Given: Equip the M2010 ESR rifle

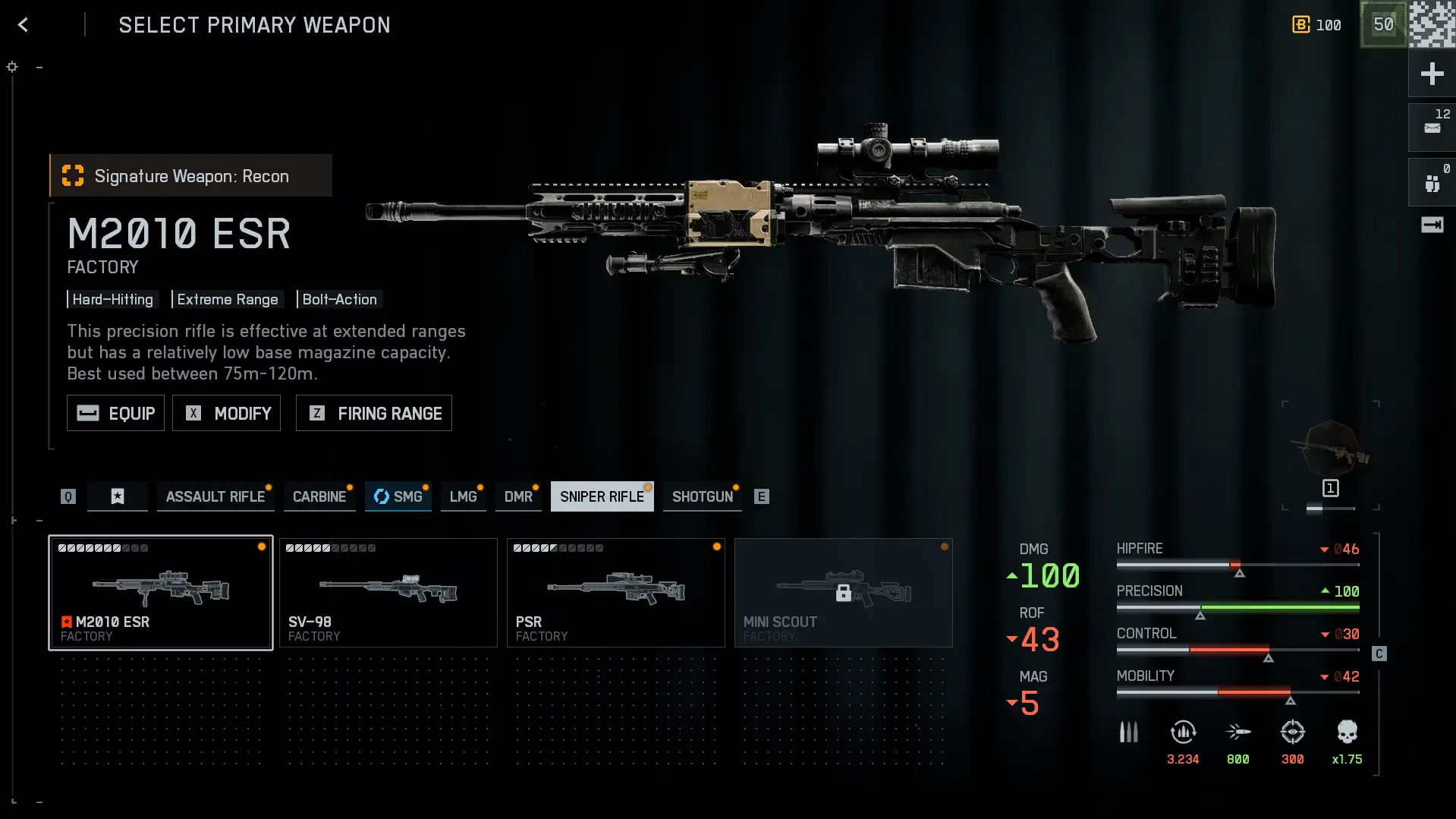Looking at the screenshot, I should click(115, 413).
